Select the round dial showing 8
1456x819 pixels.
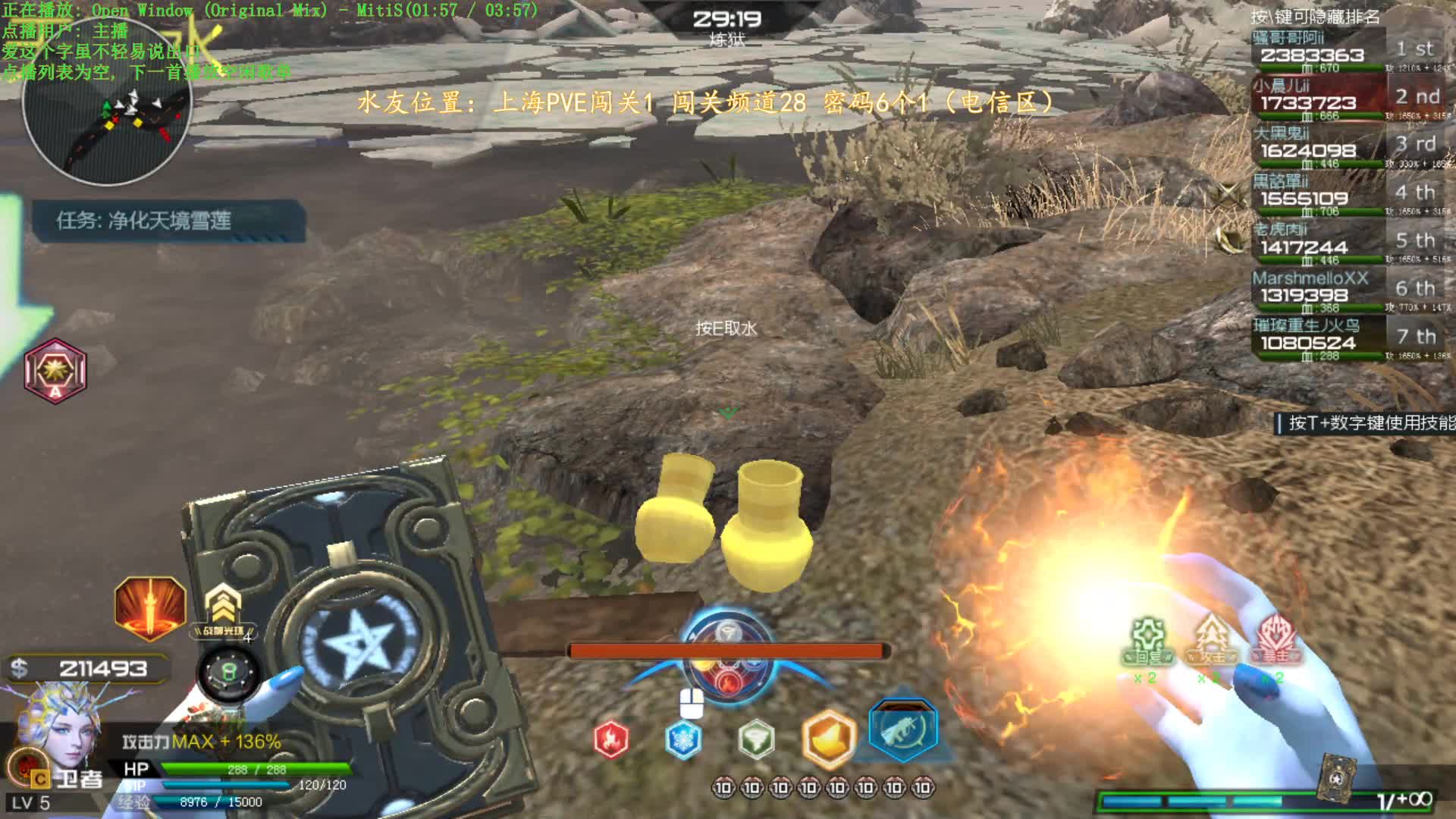coord(228,672)
